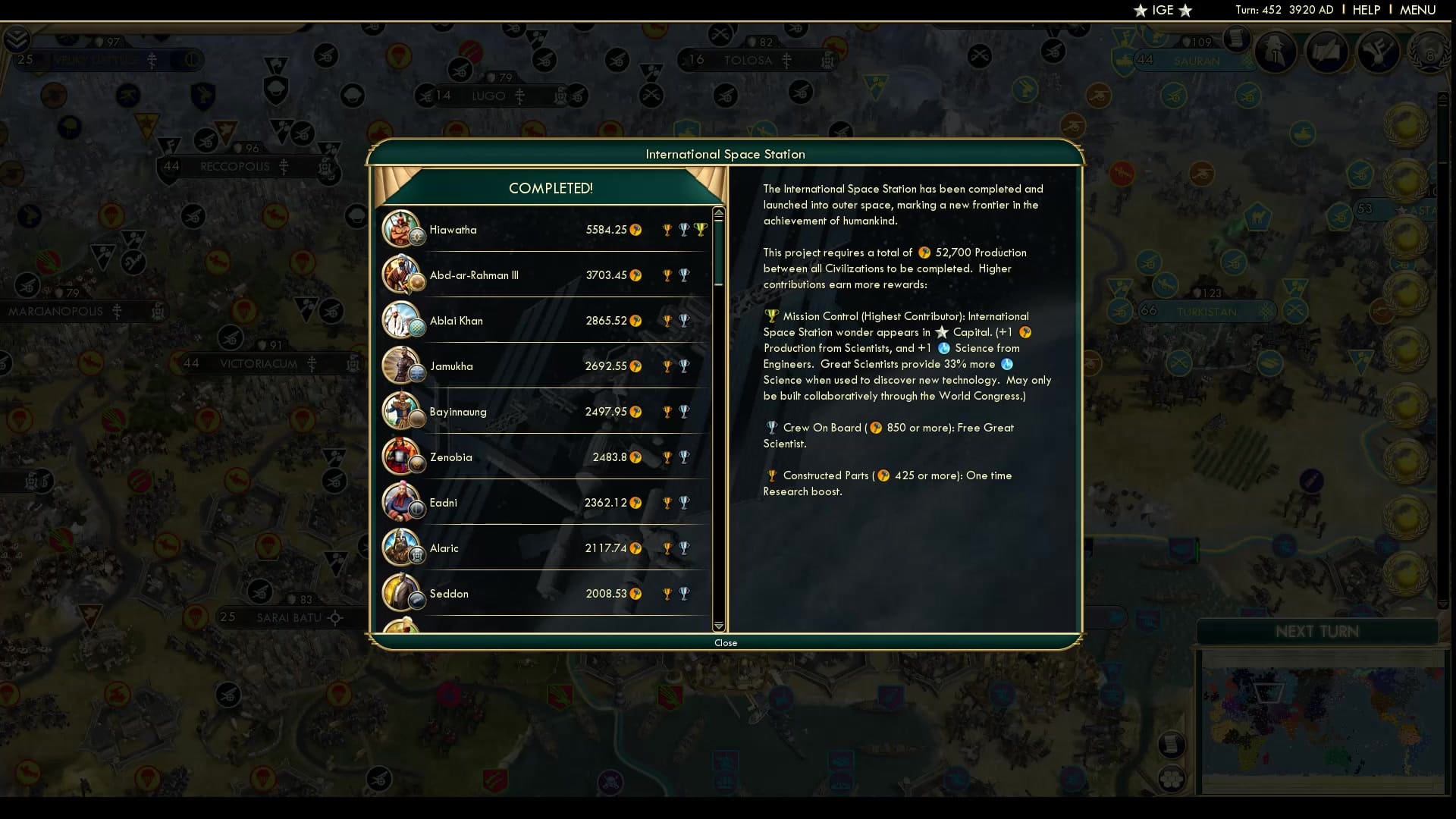The height and width of the screenshot is (819, 1456).
Task: Open the Espionage overview spy icon
Action: [x=1275, y=52]
